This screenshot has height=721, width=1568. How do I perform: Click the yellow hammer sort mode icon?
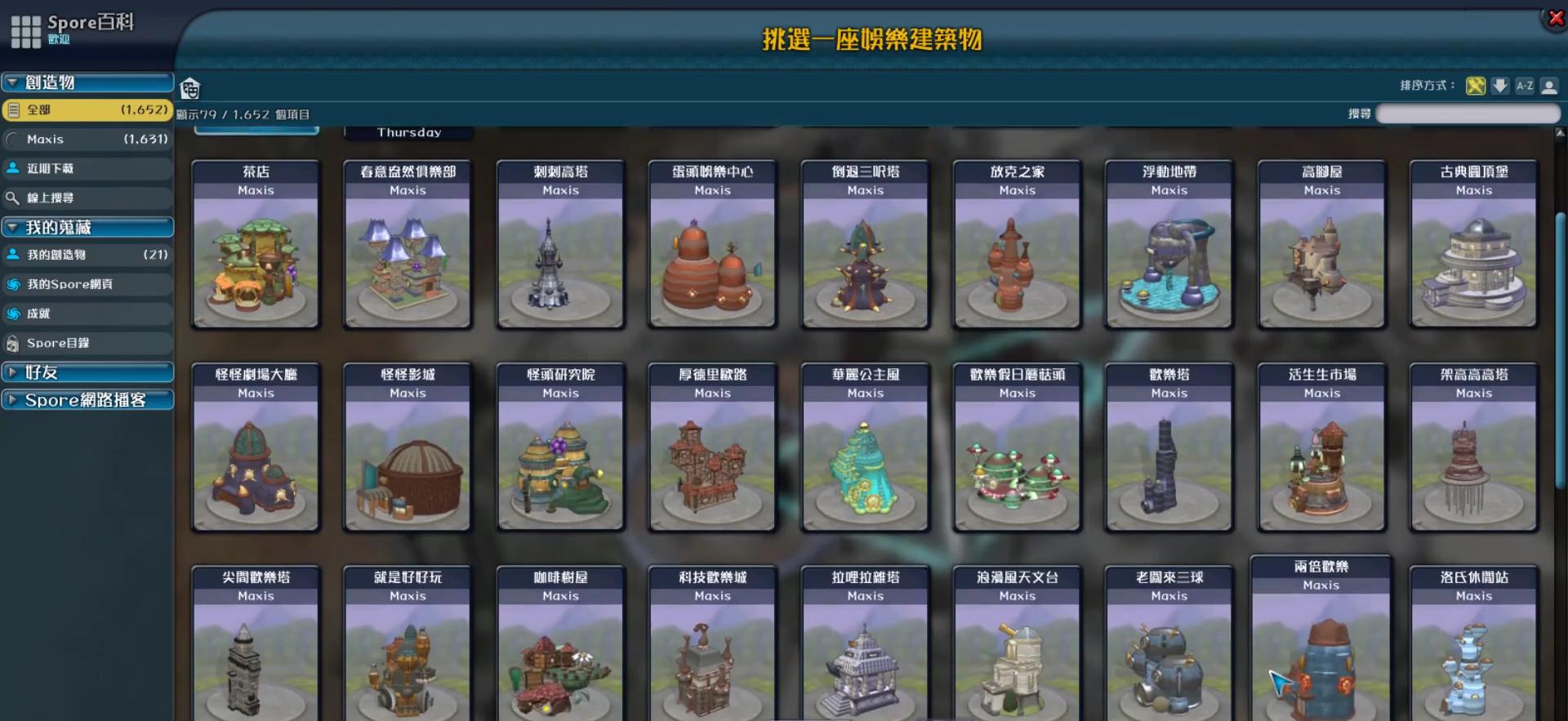1475,85
